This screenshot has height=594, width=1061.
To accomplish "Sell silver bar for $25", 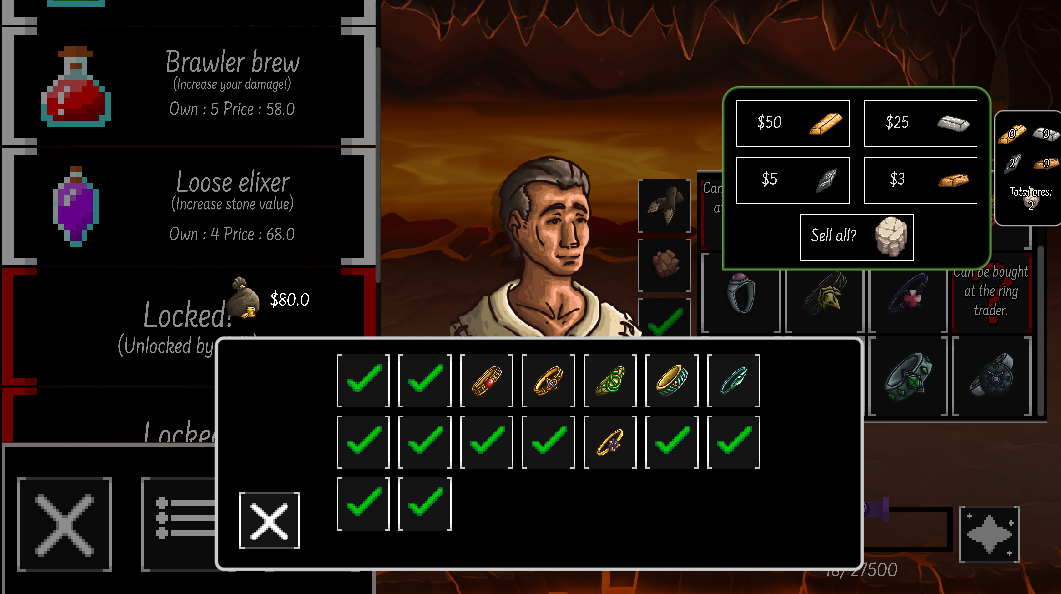I will tap(920, 123).
